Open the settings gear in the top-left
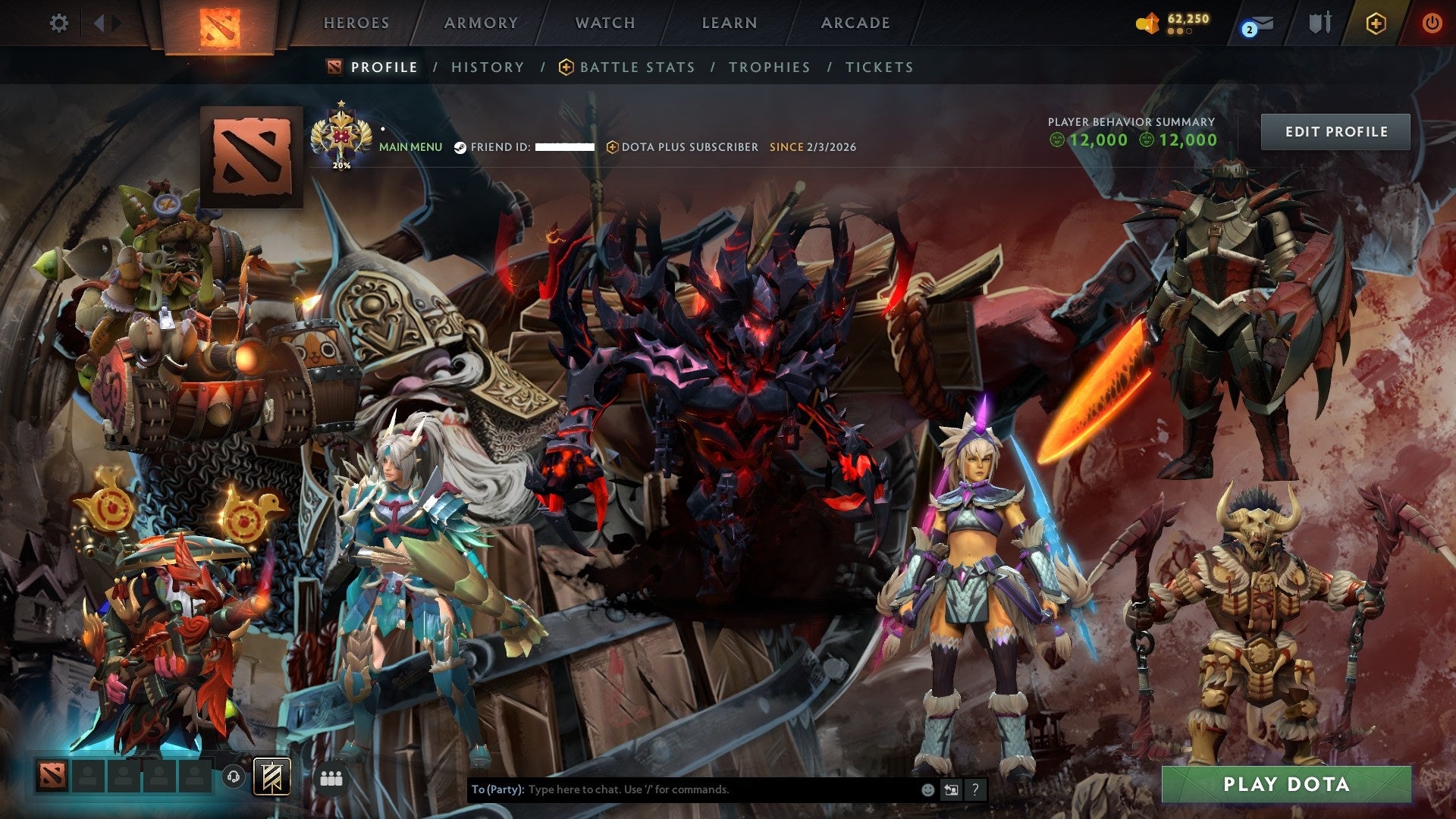This screenshot has width=1456, height=819. (x=59, y=23)
